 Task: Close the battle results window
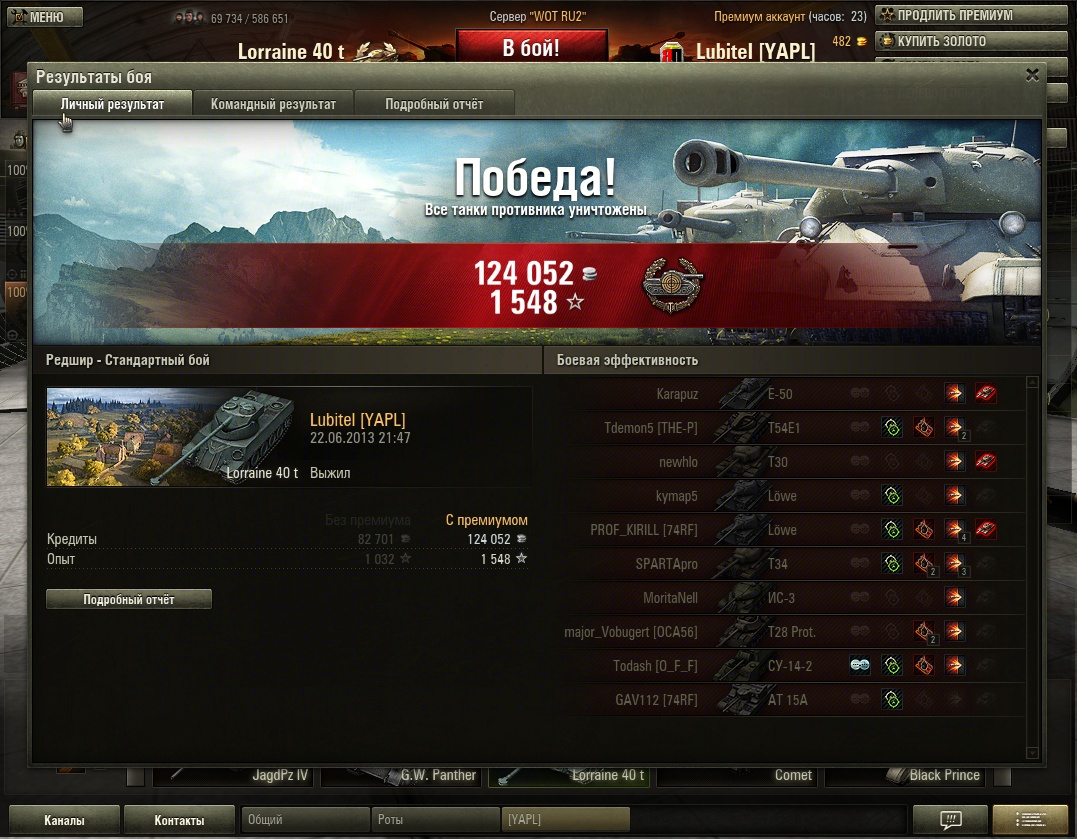[1032, 75]
